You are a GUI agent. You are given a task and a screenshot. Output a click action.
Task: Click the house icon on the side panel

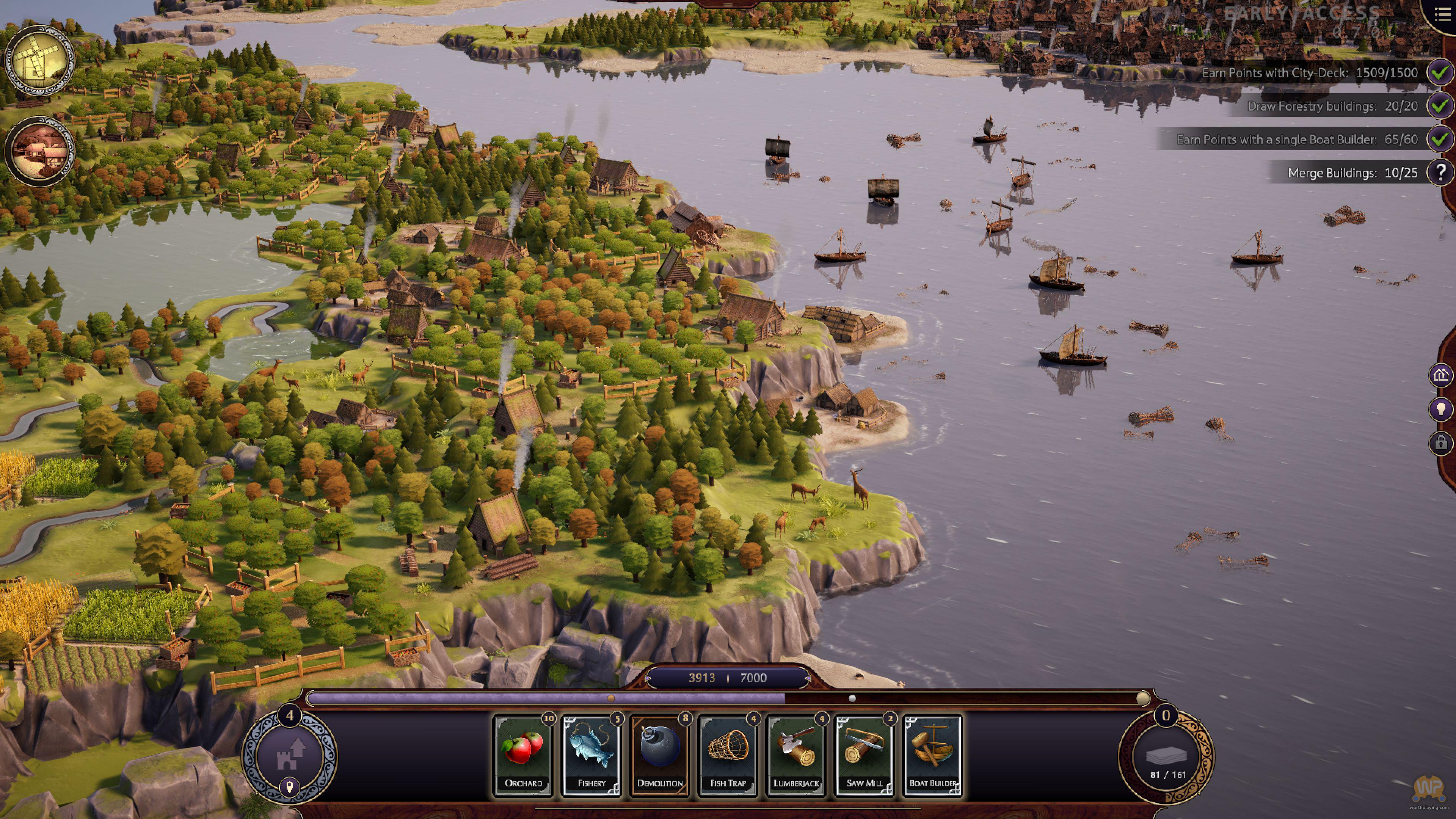click(1441, 375)
